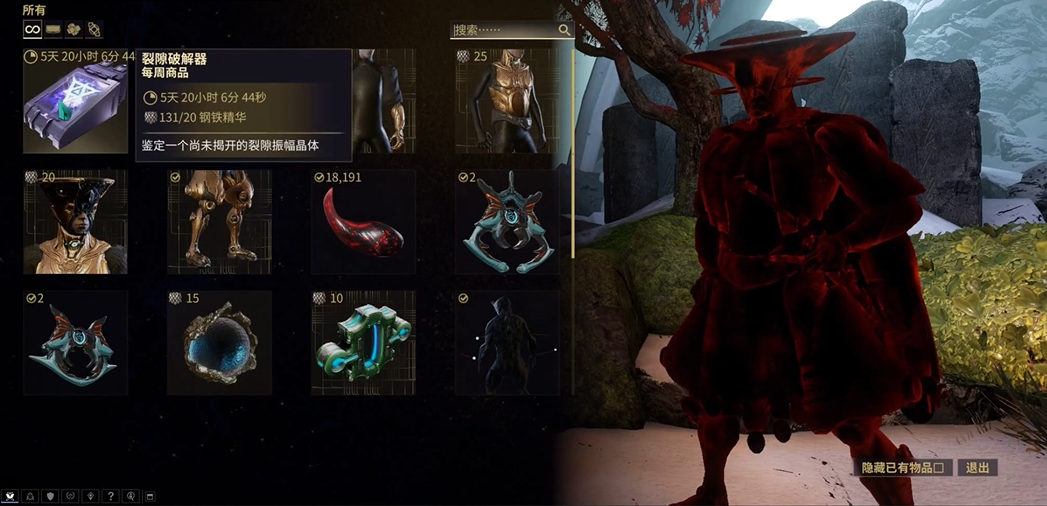The width and height of the screenshot is (1047, 506).
Task: Select the 裂隙破解器 weekly item tile
Action: coord(75,107)
